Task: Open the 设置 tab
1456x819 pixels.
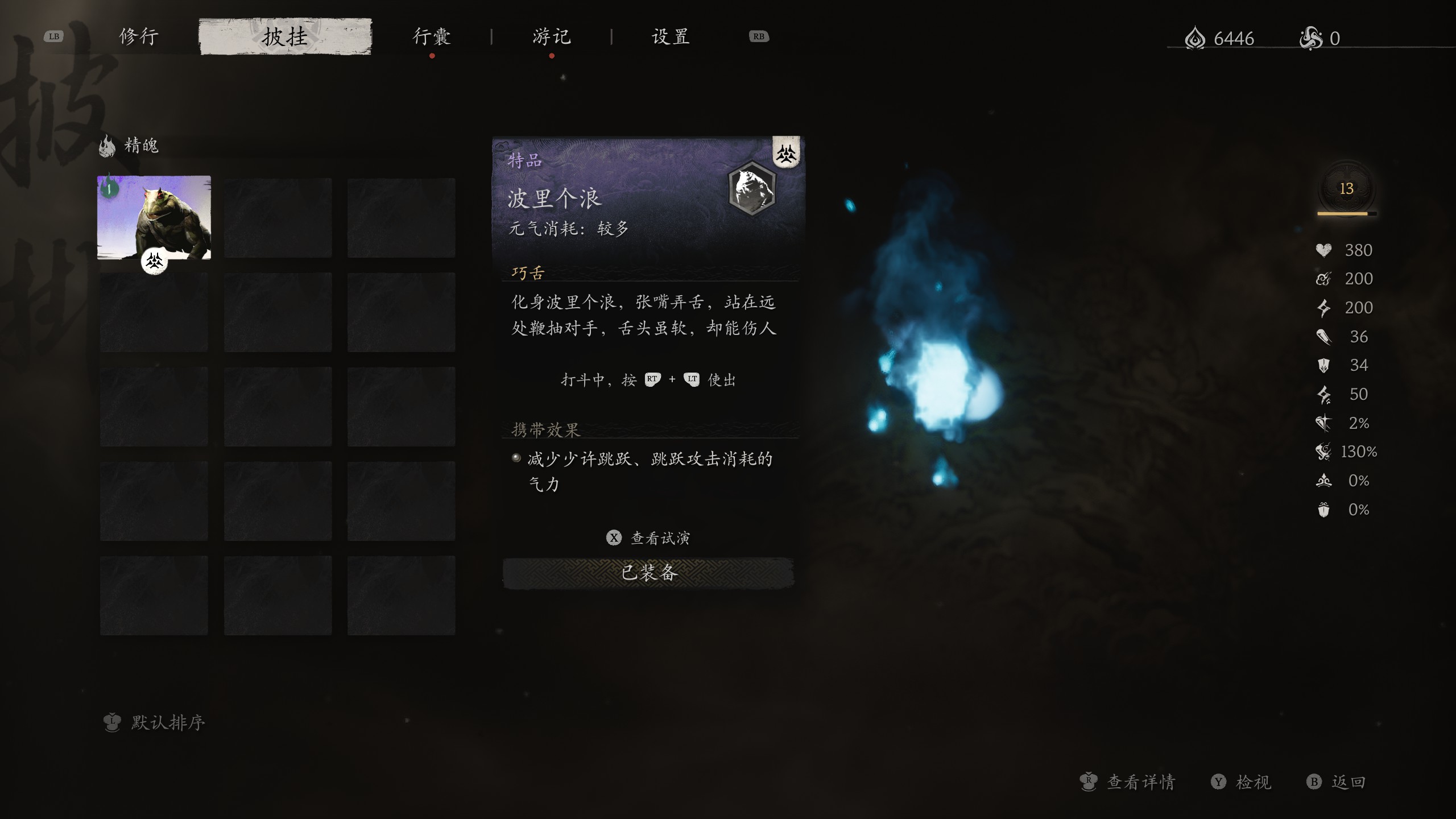Action: click(x=671, y=37)
